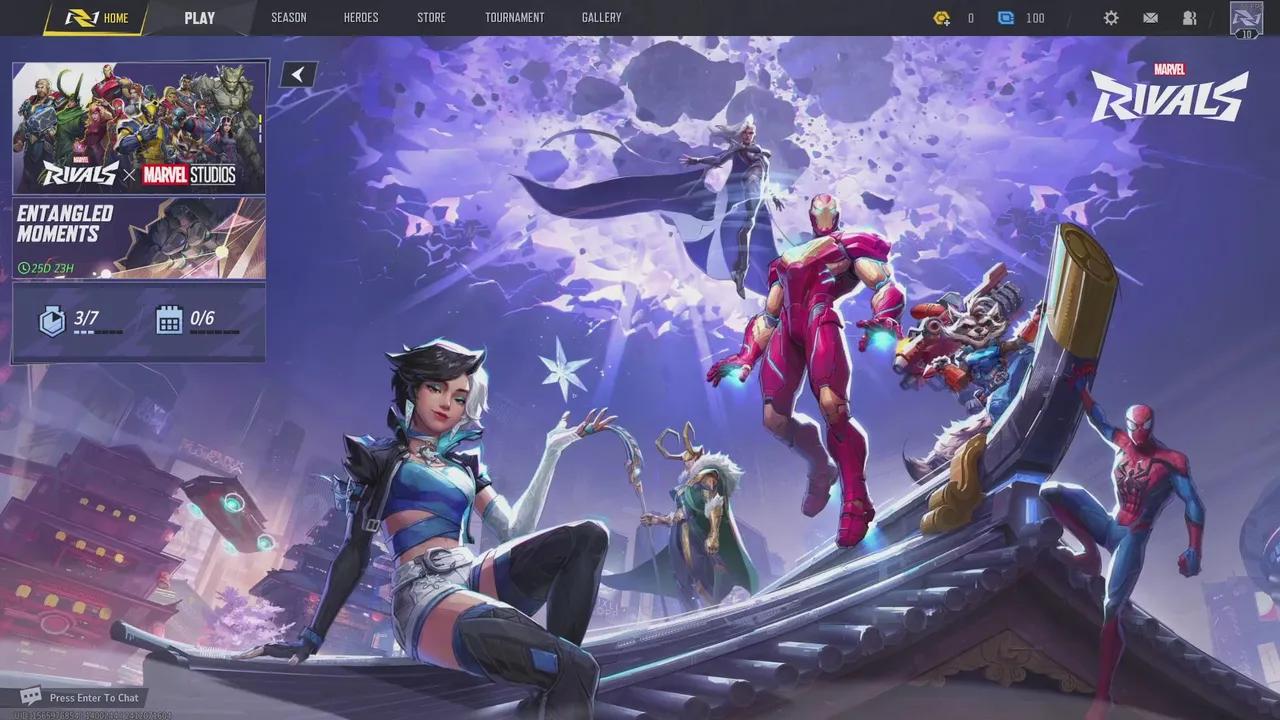Open the GALLERY page
This screenshot has width=1280, height=720.
coord(601,17)
